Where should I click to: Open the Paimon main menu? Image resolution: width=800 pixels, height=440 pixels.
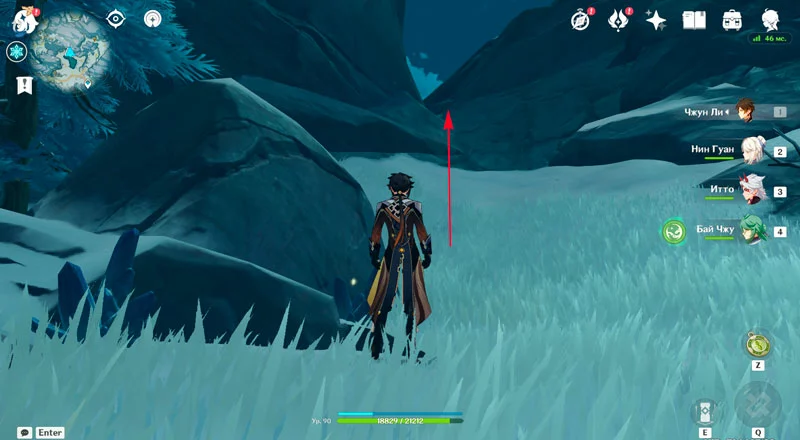pyautogui.click(x=25, y=18)
